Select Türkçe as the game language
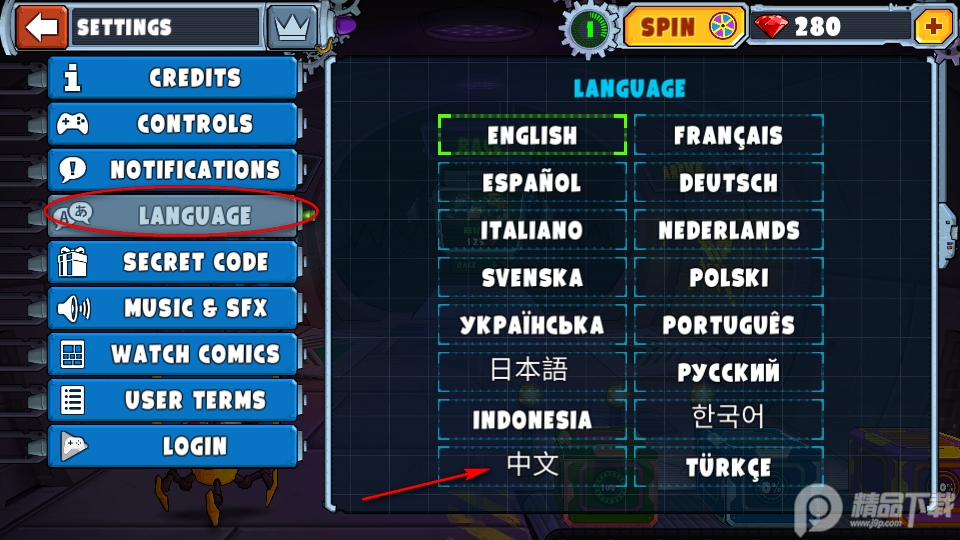The width and height of the screenshot is (960, 540). [728, 467]
